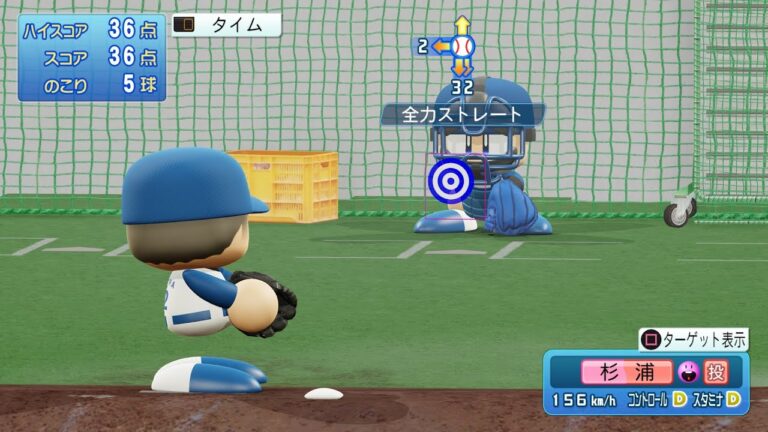Choose the left arrow pitch marked 2
This screenshot has height=432, width=768.
[439, 46]
